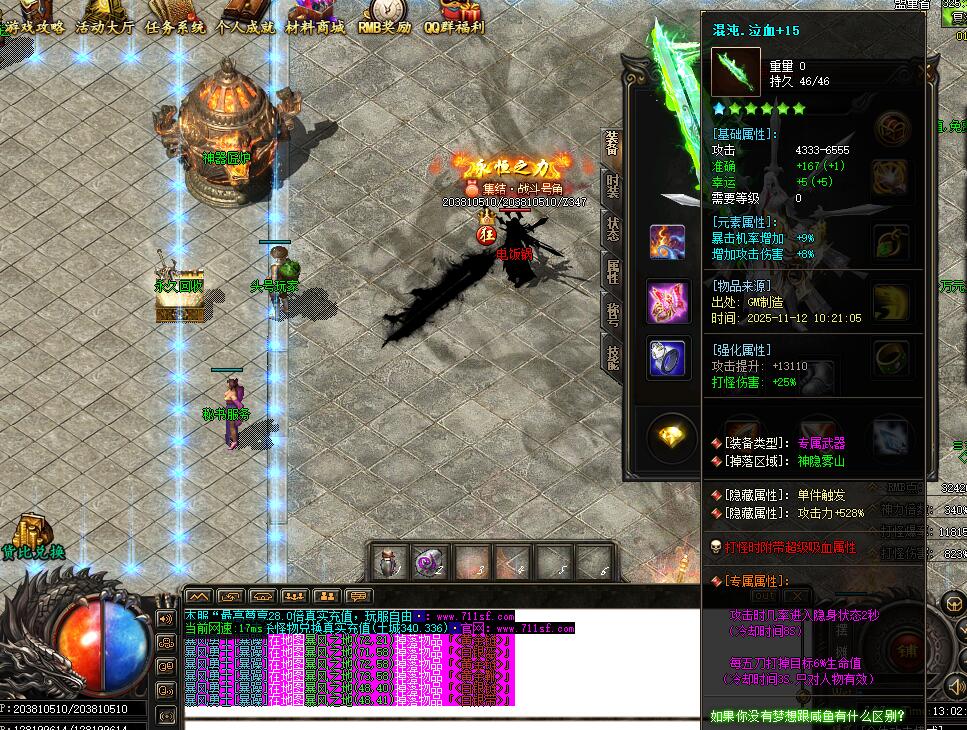This screenshot has height=730, width=967.
Task: Use the potion in hotbar slot 1
Action: point(390,563)
